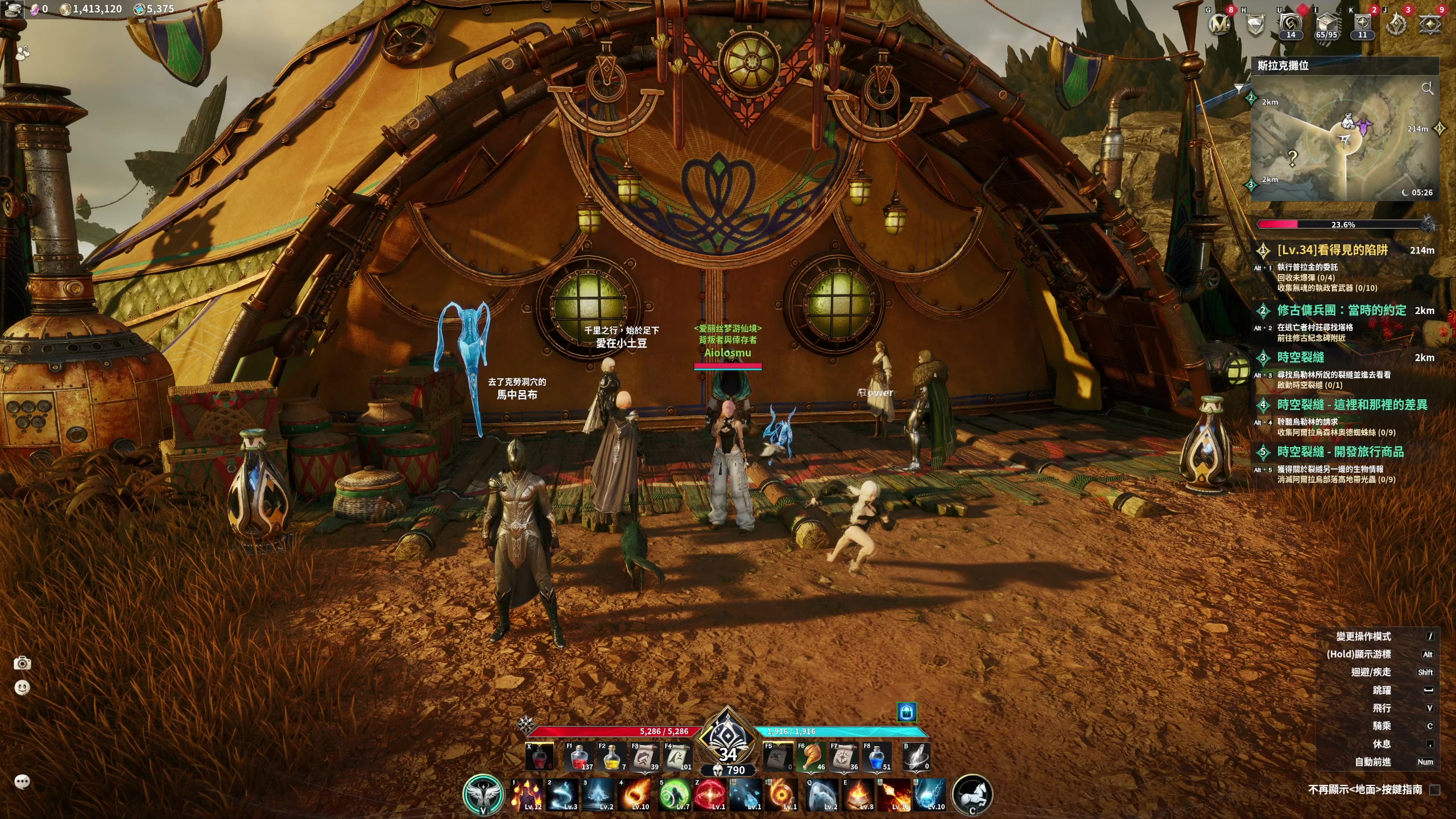Viewport: 1456px width, 819px height.
Task: Click the minimap magnifier button
Action: (1427, 88)
